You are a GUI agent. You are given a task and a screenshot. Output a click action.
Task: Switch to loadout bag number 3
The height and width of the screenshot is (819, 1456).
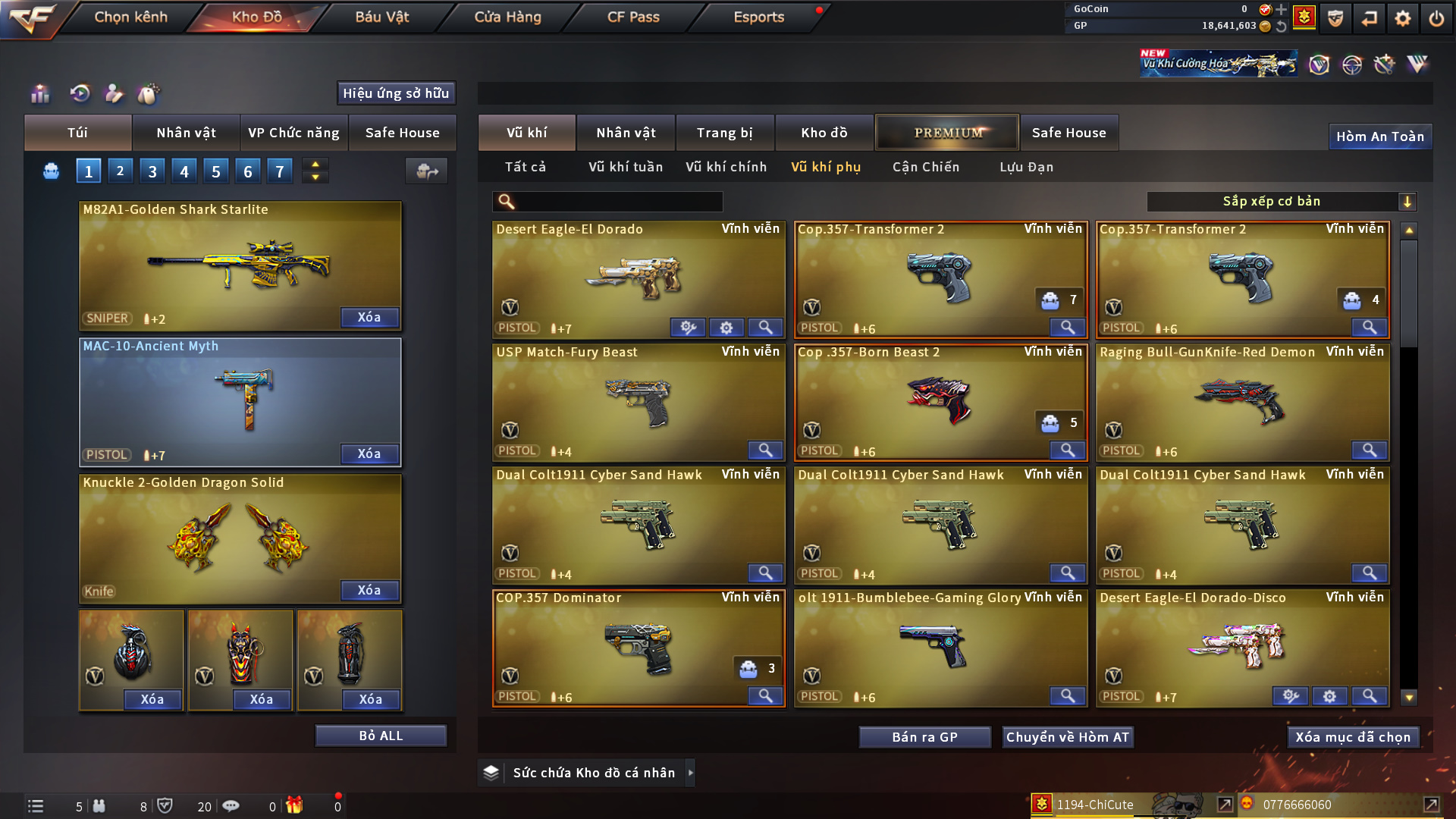[x=152, y=171]
